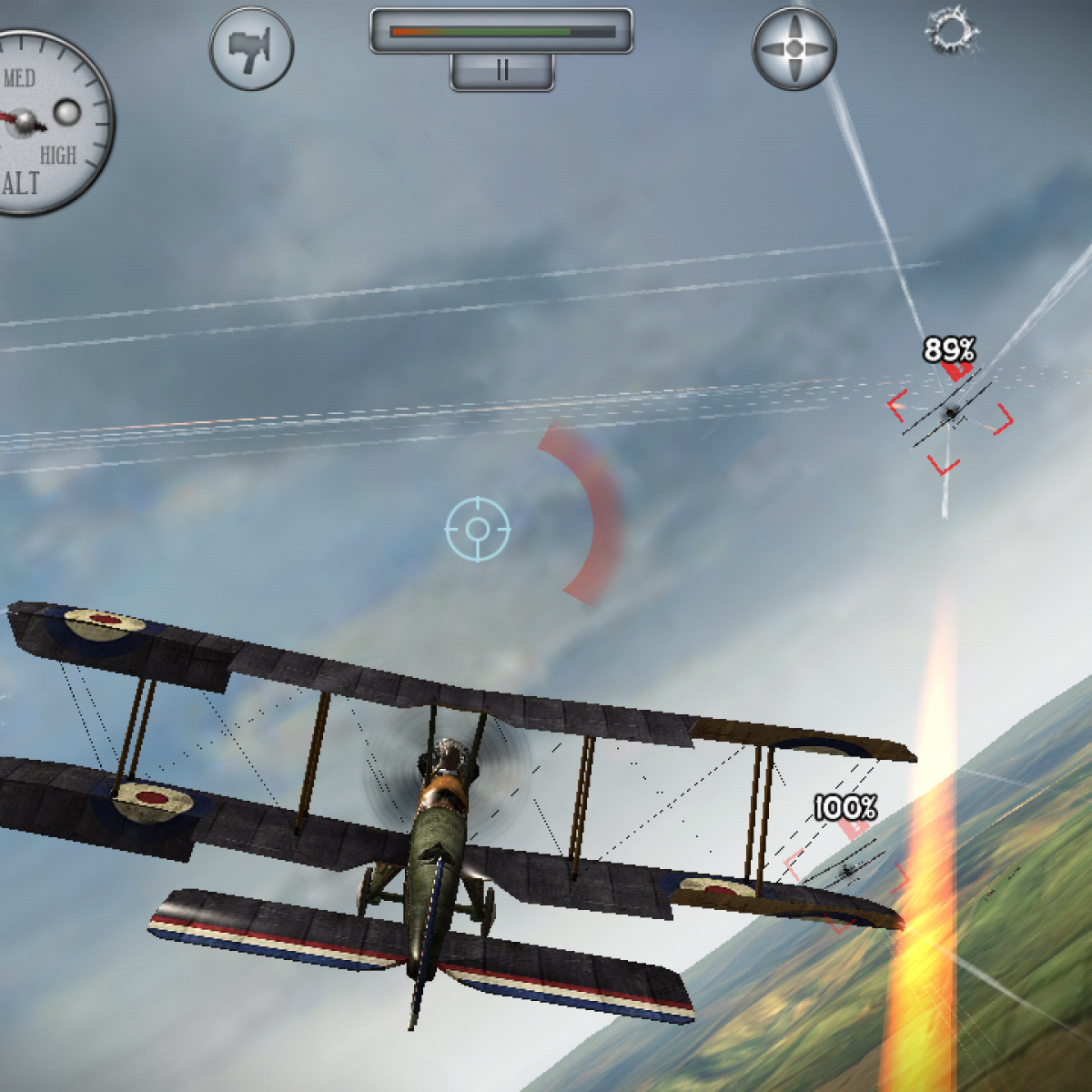This screenshot has width=1092, height=1092.
Task: Pause the game with the pause button
Action: pyautogui.click(x=501, y=71)
